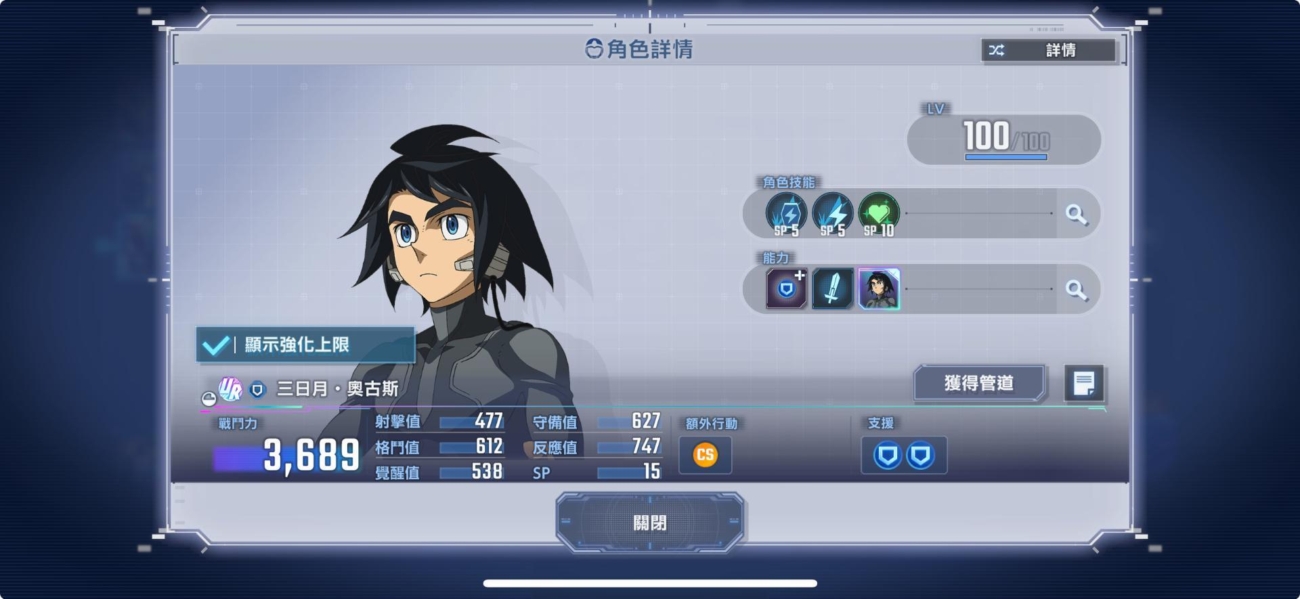This screenshot has width=1300, height=599.
Task: Open the 獲得管道 acquisition info
Action: click(979, 383)
